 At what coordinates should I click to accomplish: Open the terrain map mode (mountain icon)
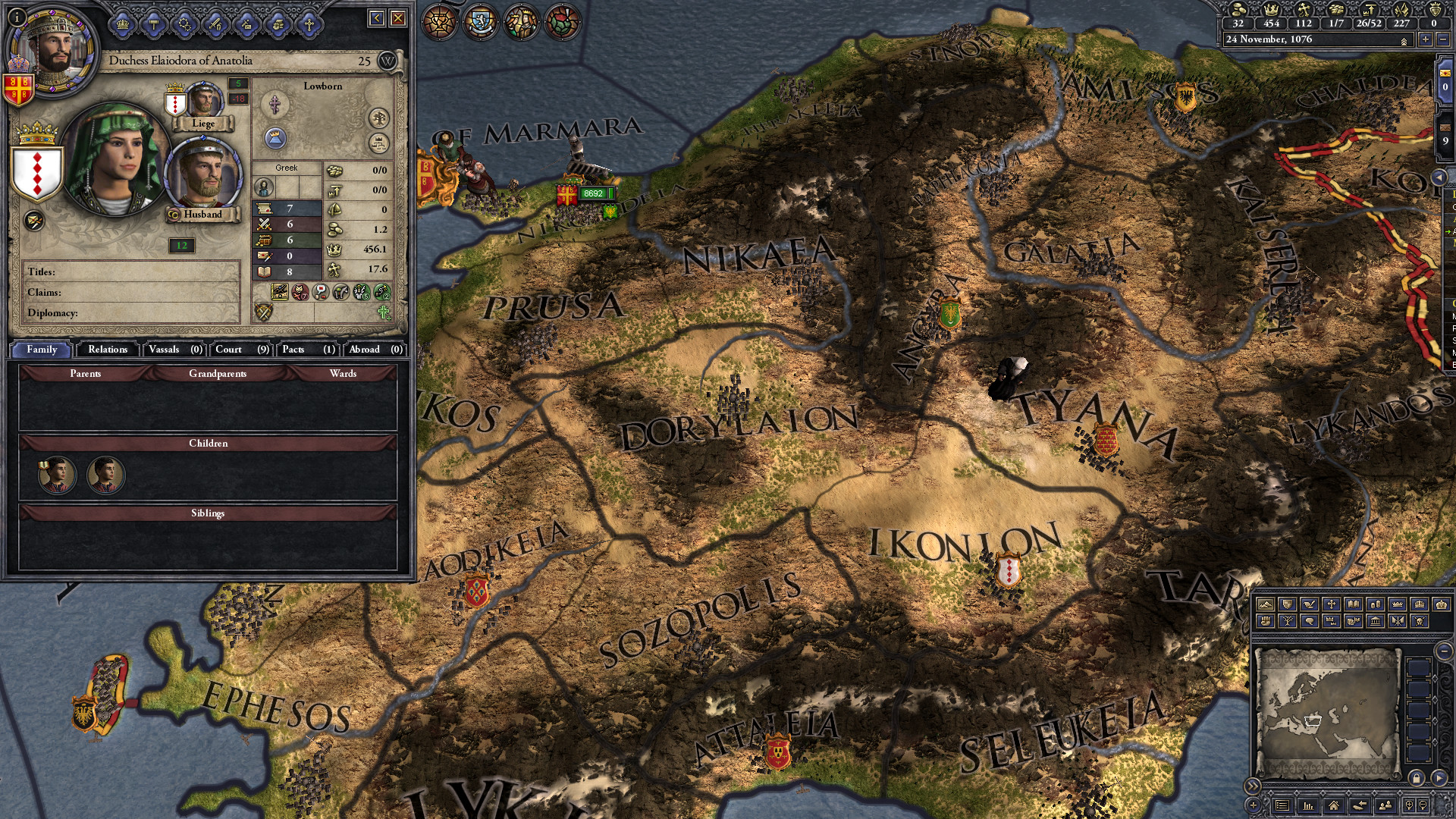tap(1266, 605)
